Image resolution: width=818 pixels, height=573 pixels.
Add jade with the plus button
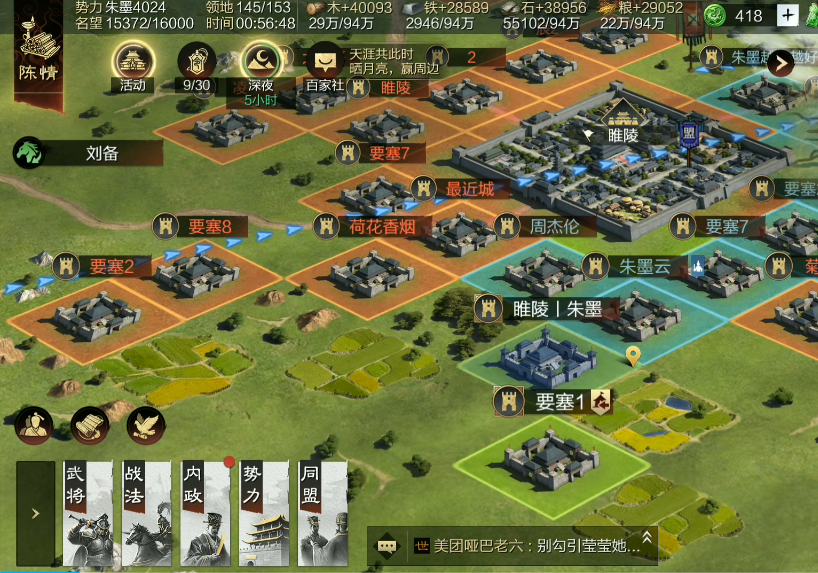click(x=788, y=15)
